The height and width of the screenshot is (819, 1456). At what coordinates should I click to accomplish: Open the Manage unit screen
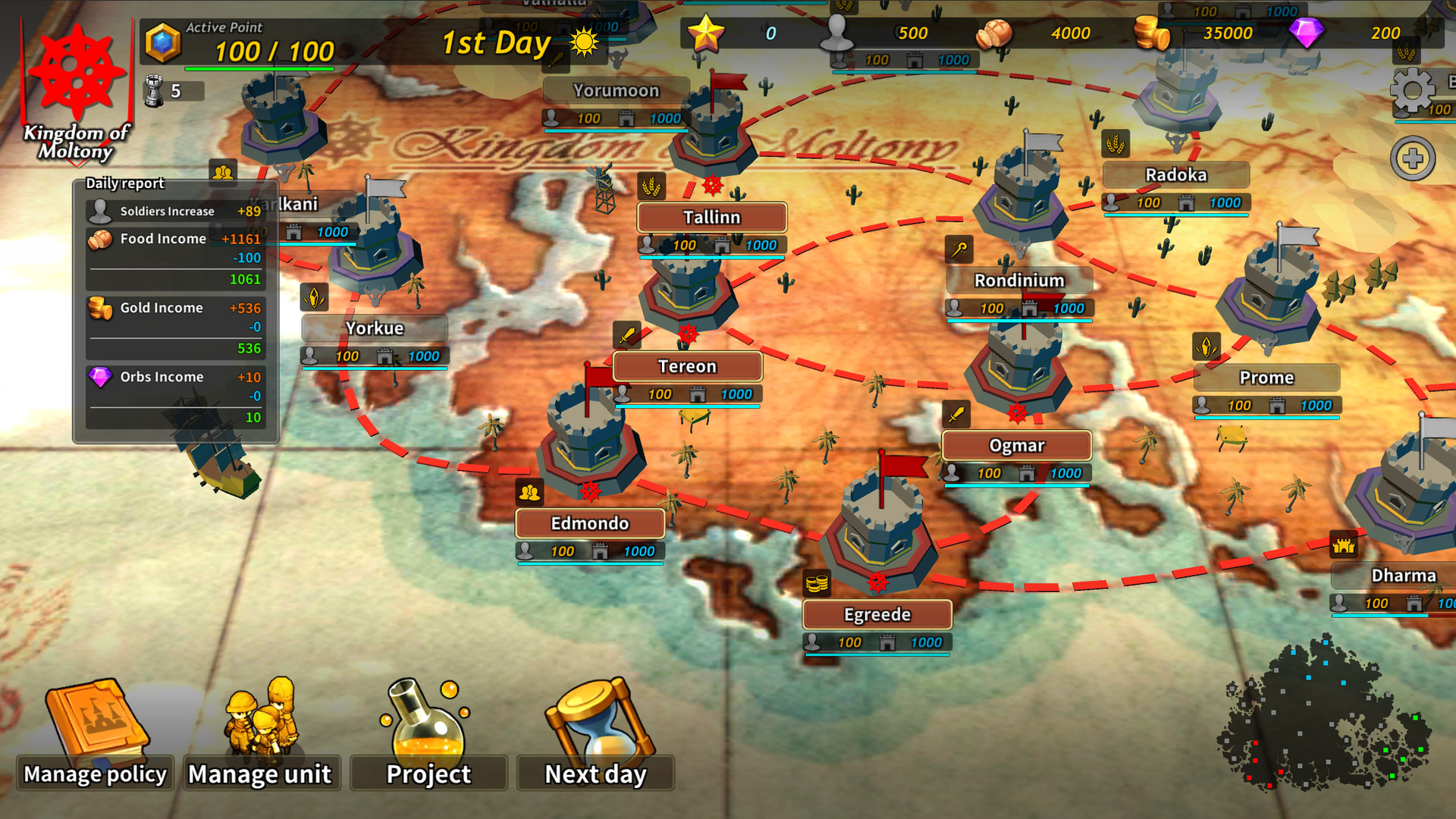tap(260, 773)
